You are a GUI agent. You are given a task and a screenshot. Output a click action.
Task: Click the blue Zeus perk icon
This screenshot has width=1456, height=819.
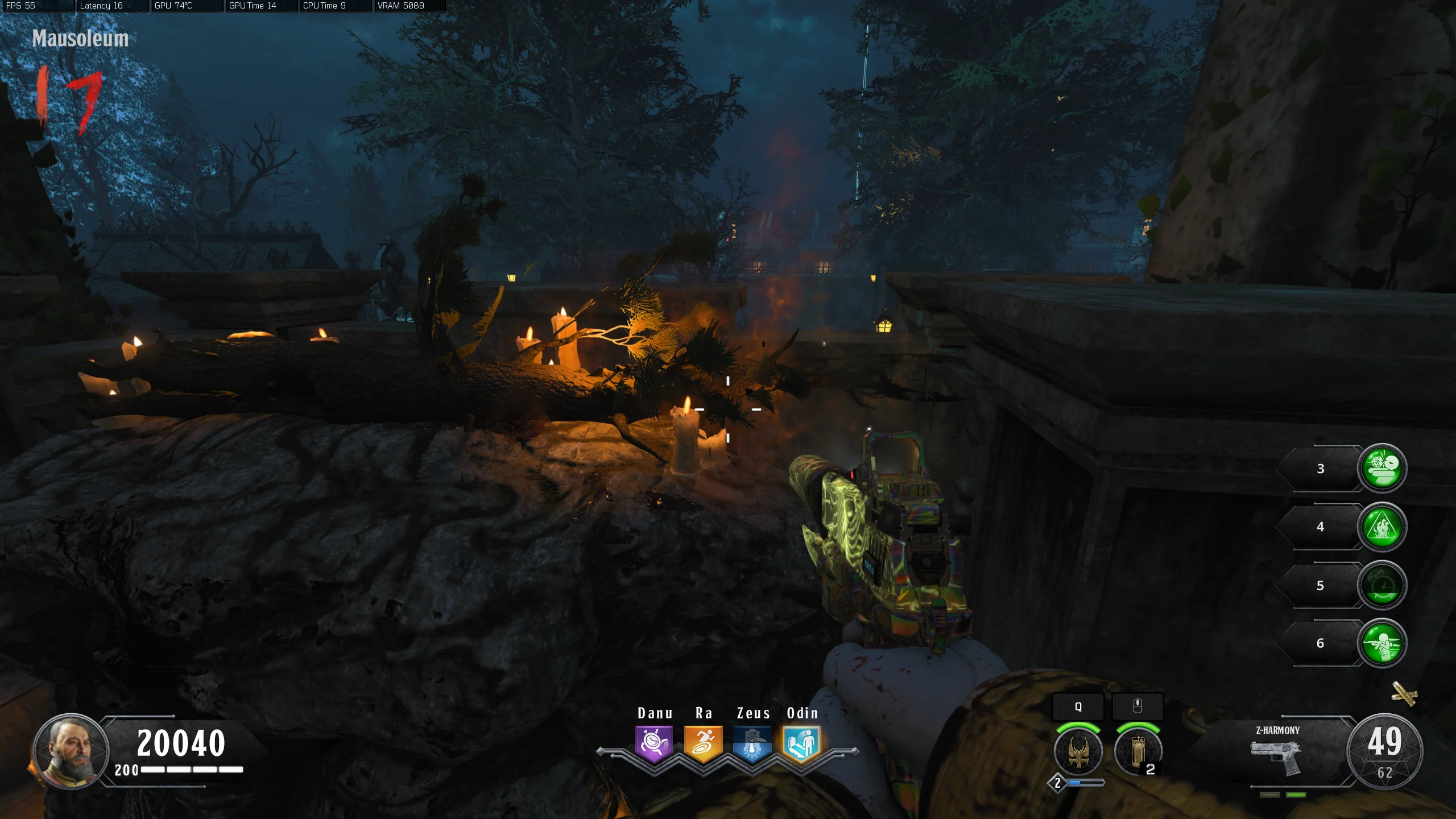tap(752, 743)
